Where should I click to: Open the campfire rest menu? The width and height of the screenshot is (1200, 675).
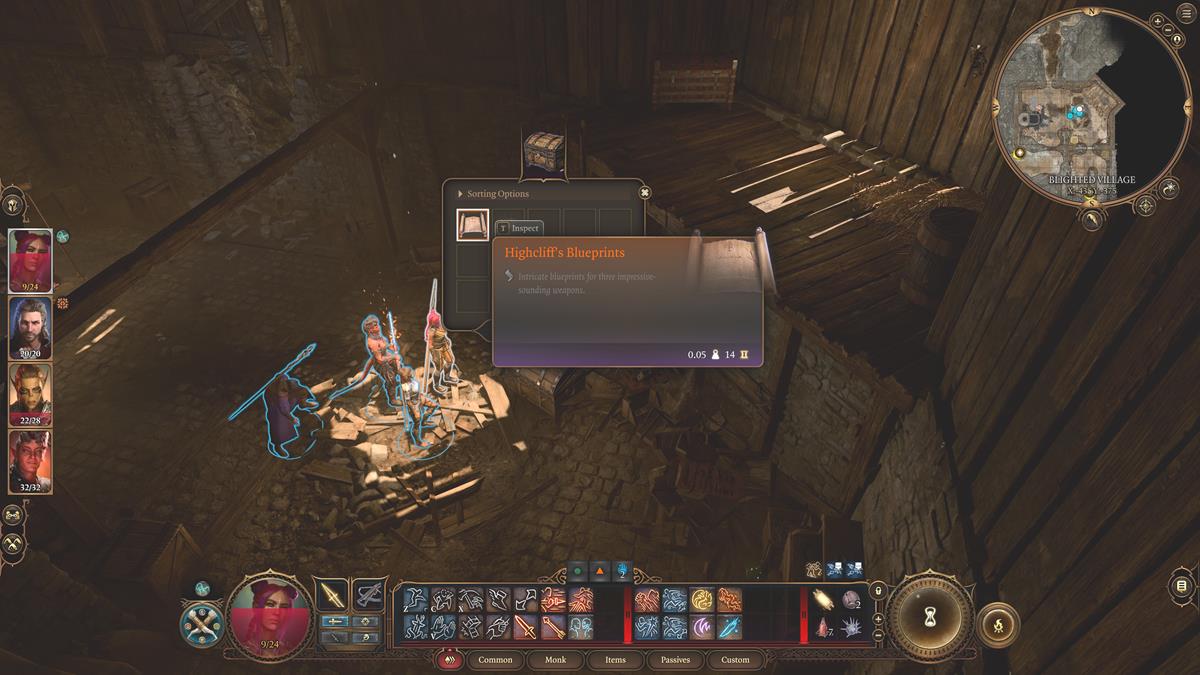[x=997, y=622]
